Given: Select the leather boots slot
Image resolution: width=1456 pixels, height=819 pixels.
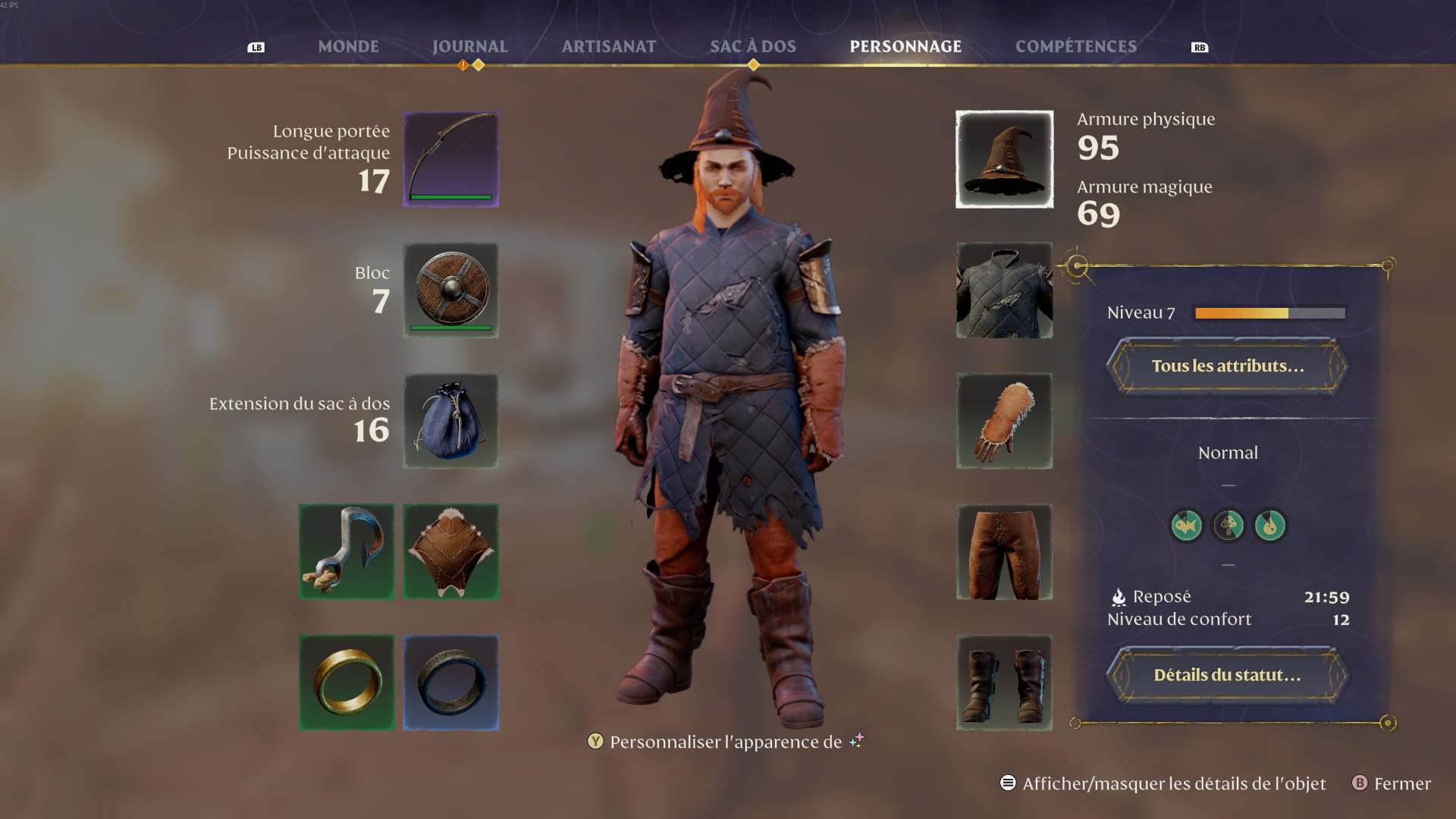Looking at the screenshot, I should click(1004, 682).
